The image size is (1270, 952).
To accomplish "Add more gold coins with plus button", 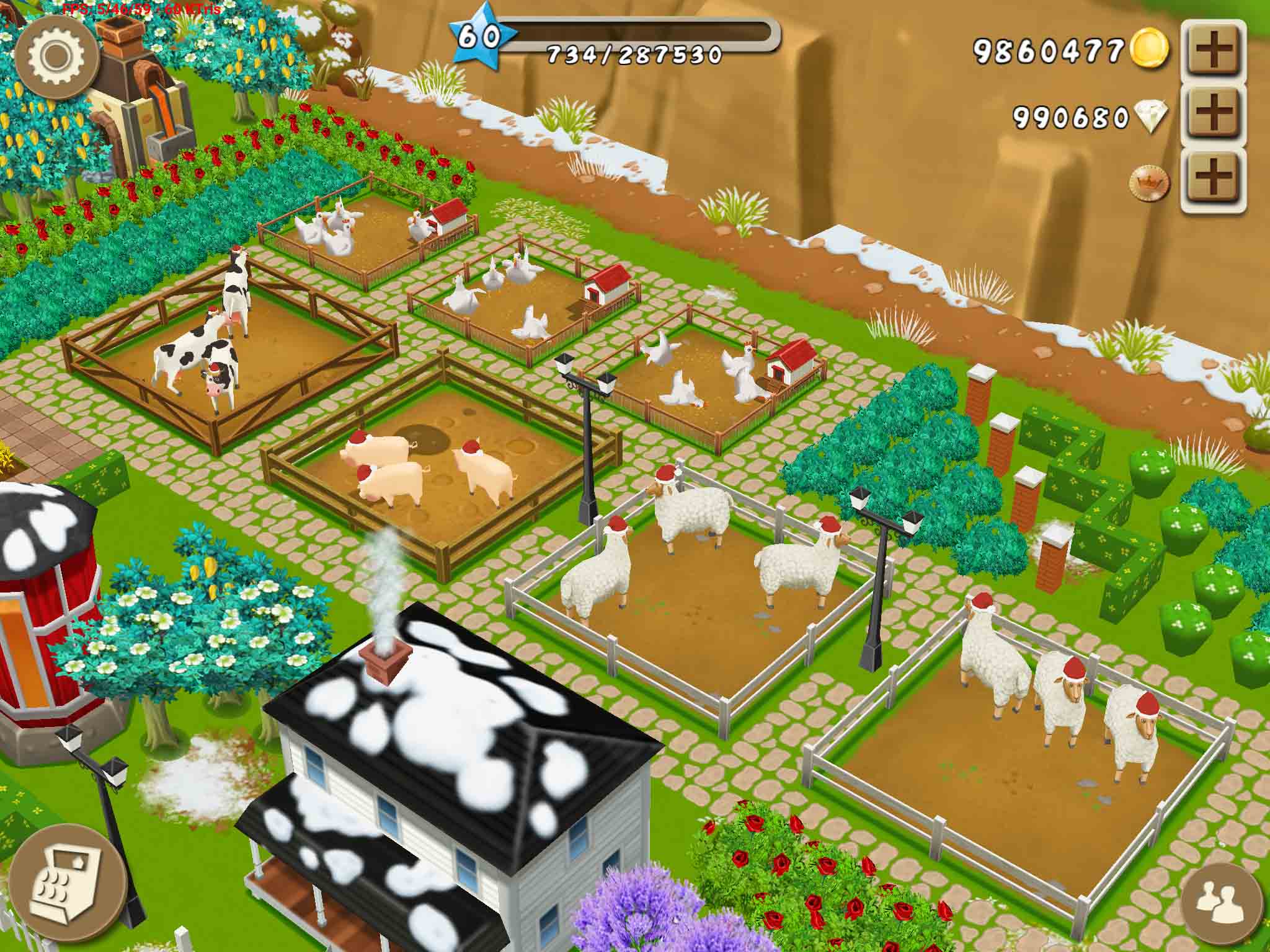I will [x=1214, y=51].
